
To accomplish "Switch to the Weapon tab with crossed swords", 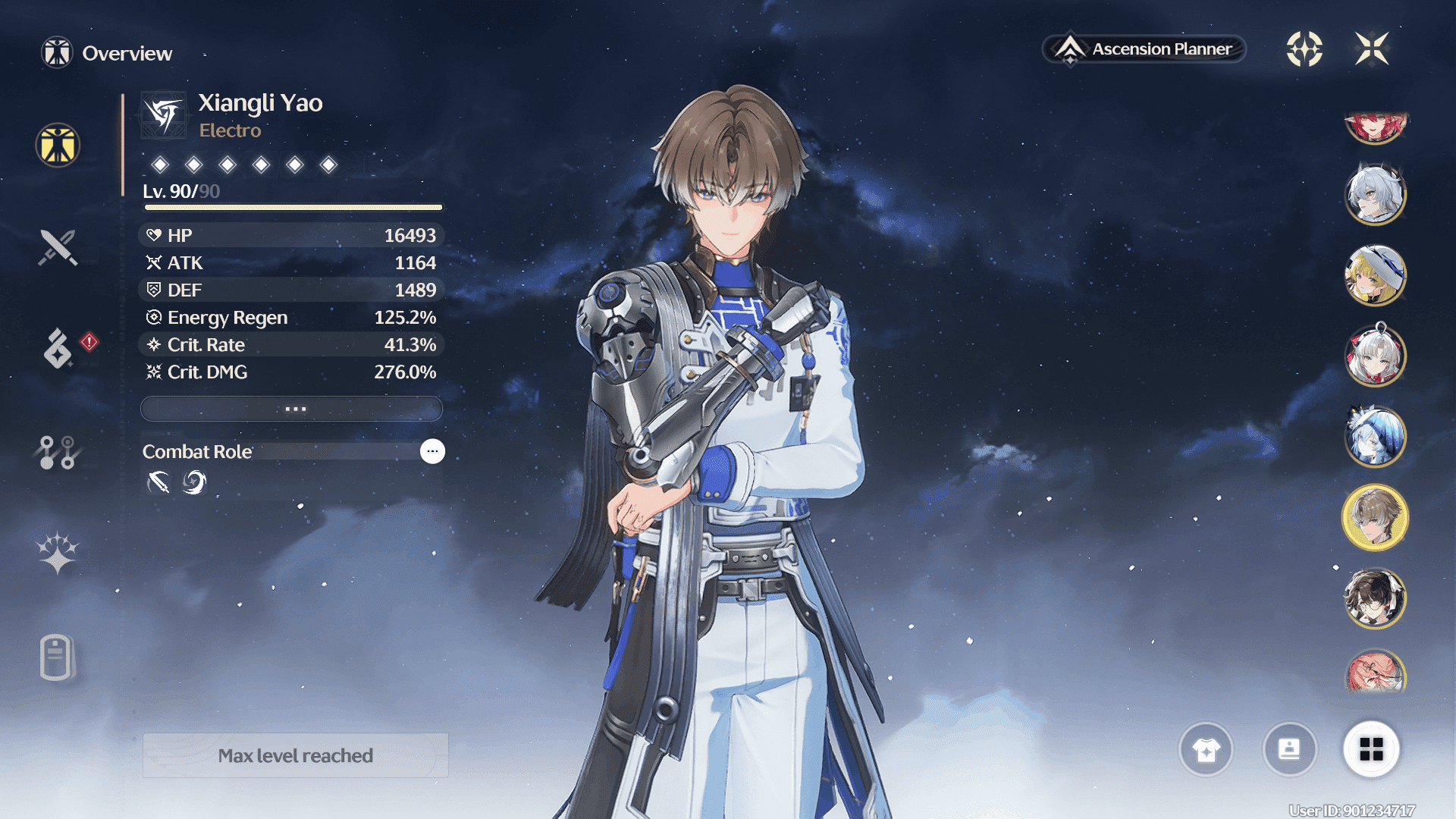I will coord(58,247).
